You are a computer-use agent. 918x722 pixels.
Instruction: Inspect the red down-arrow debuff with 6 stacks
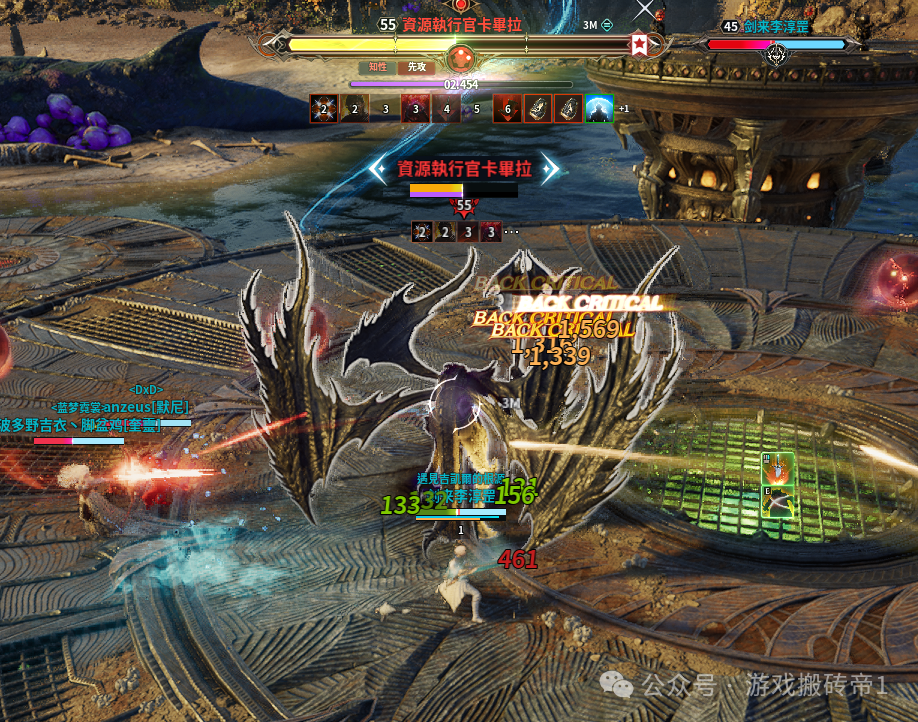point(507,109)
